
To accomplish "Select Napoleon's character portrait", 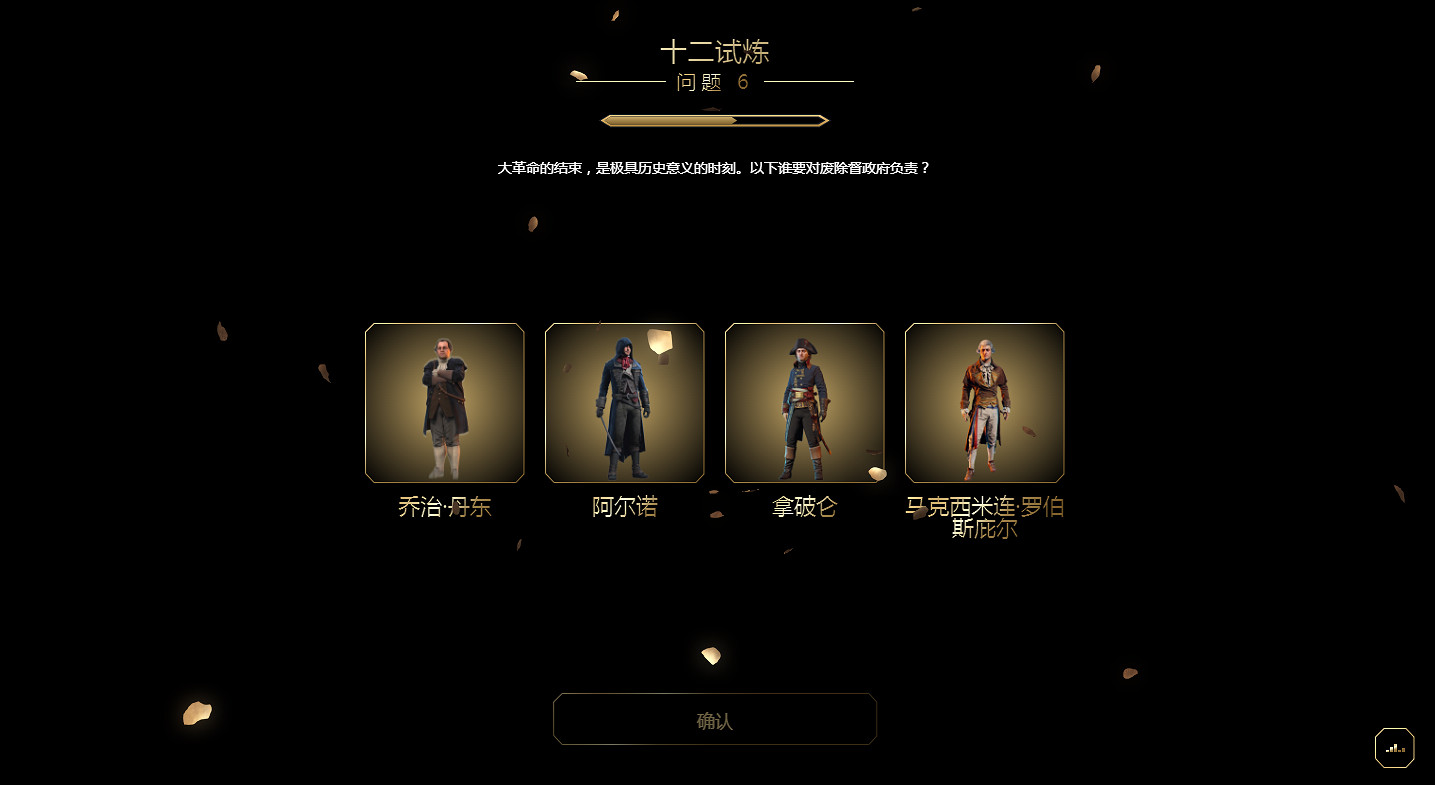I will tap(804, 402).
